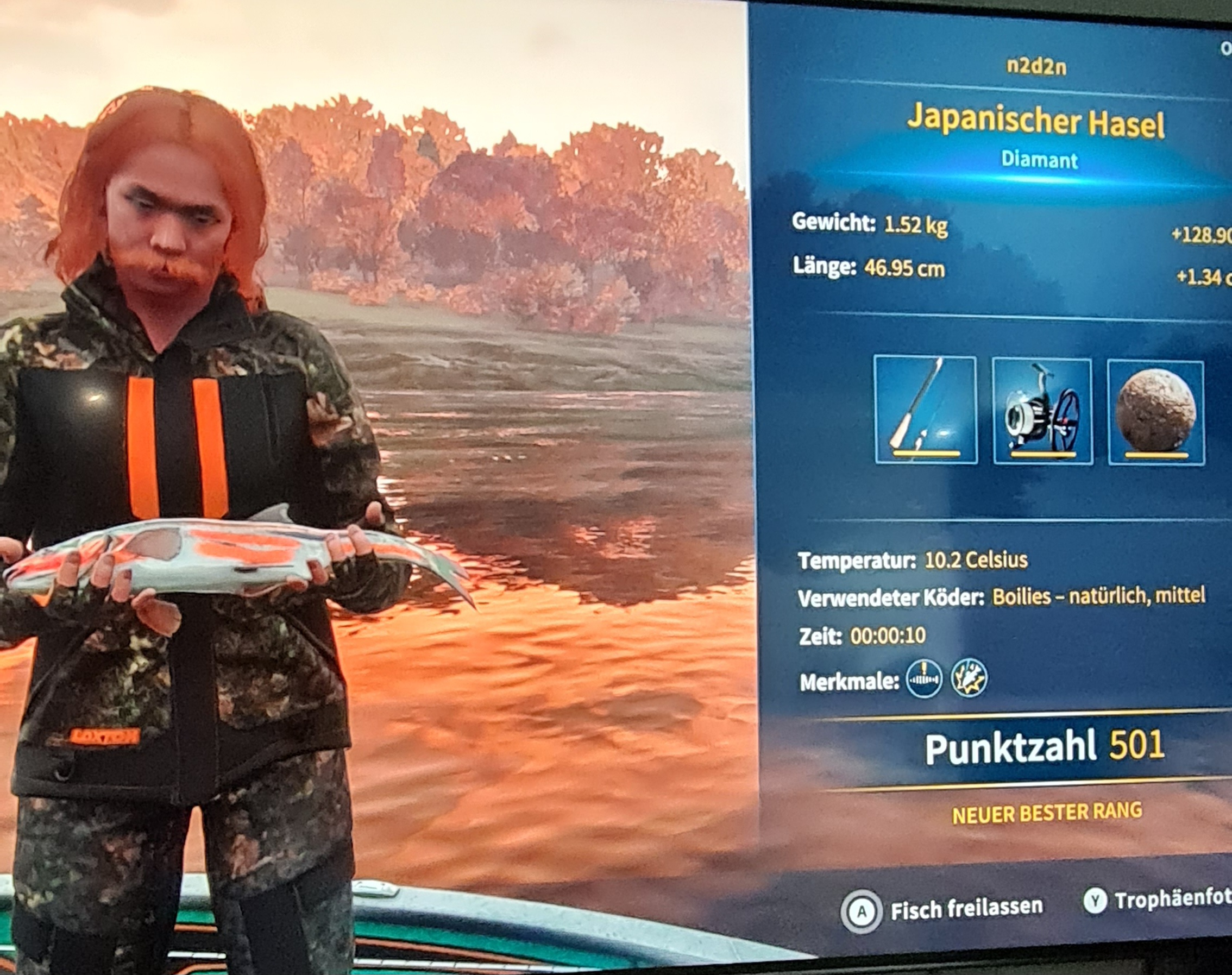
Task: Select the spinning reel equipment slot
Action: tap(1042, 411)
